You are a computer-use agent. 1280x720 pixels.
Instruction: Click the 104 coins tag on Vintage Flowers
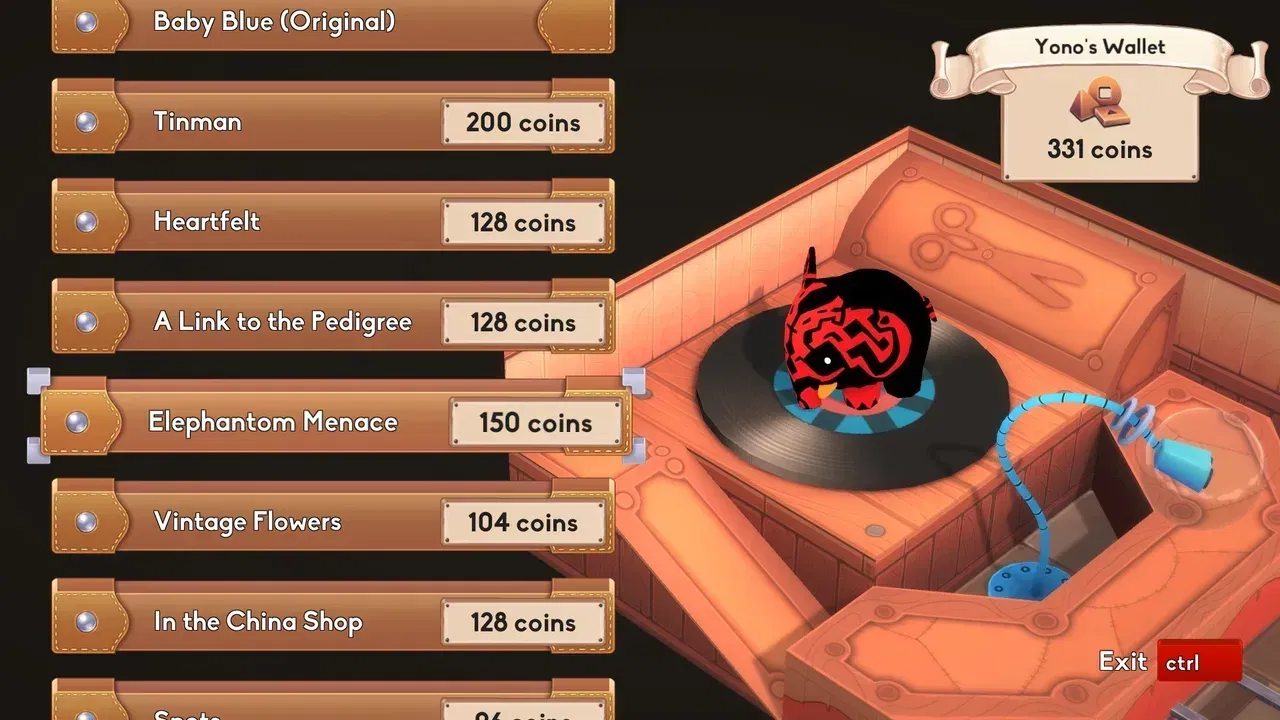tap(524, 522)
